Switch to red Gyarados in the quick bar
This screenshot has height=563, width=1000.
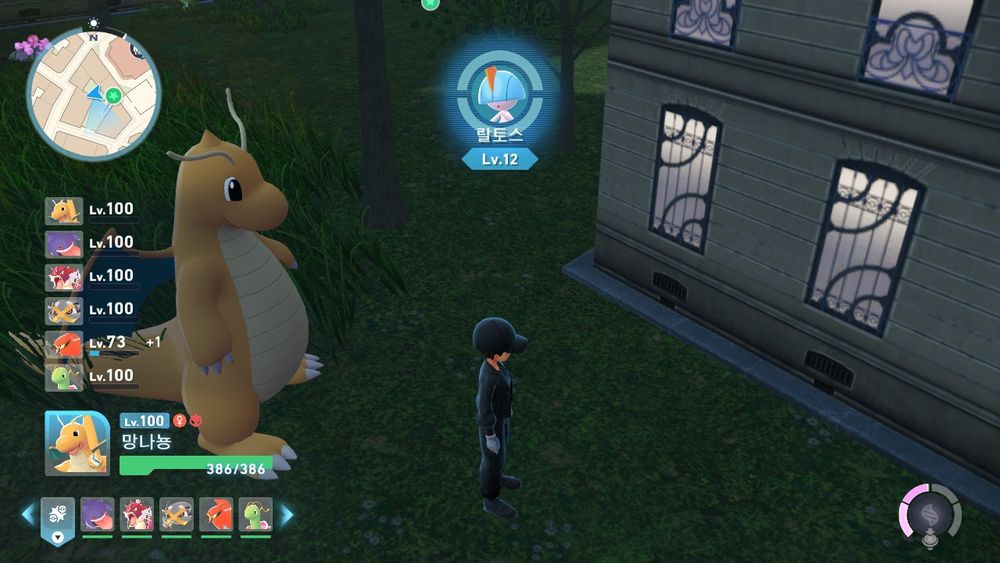tap(137, 515)
